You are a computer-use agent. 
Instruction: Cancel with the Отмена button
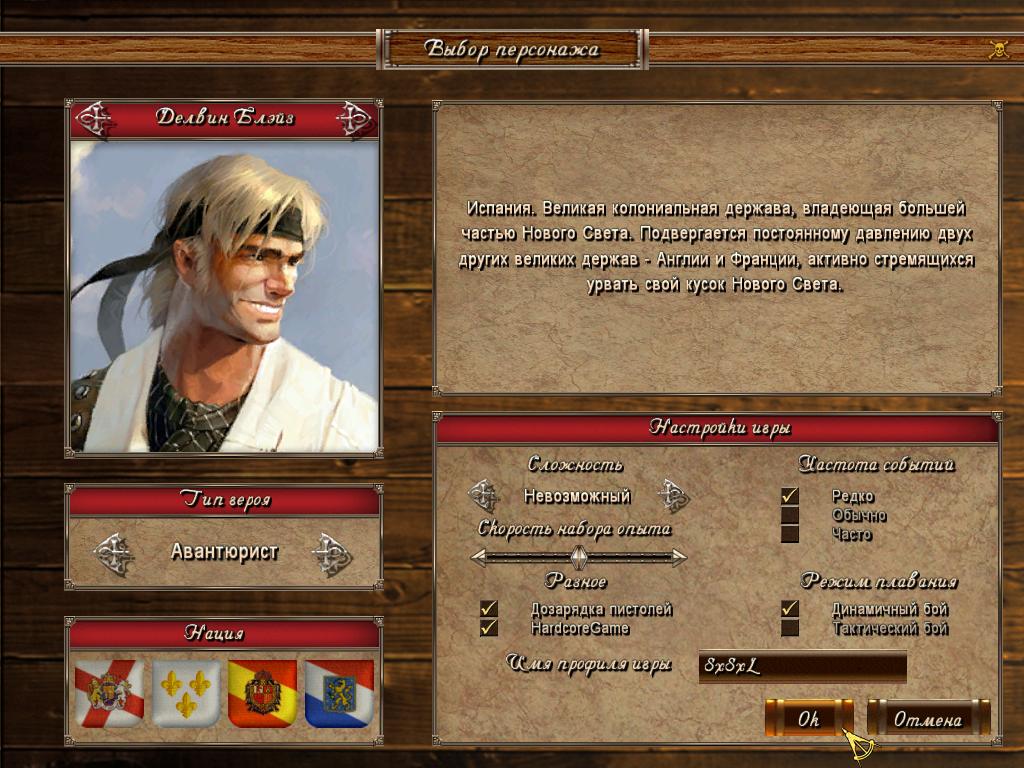(x=927, y=718)
